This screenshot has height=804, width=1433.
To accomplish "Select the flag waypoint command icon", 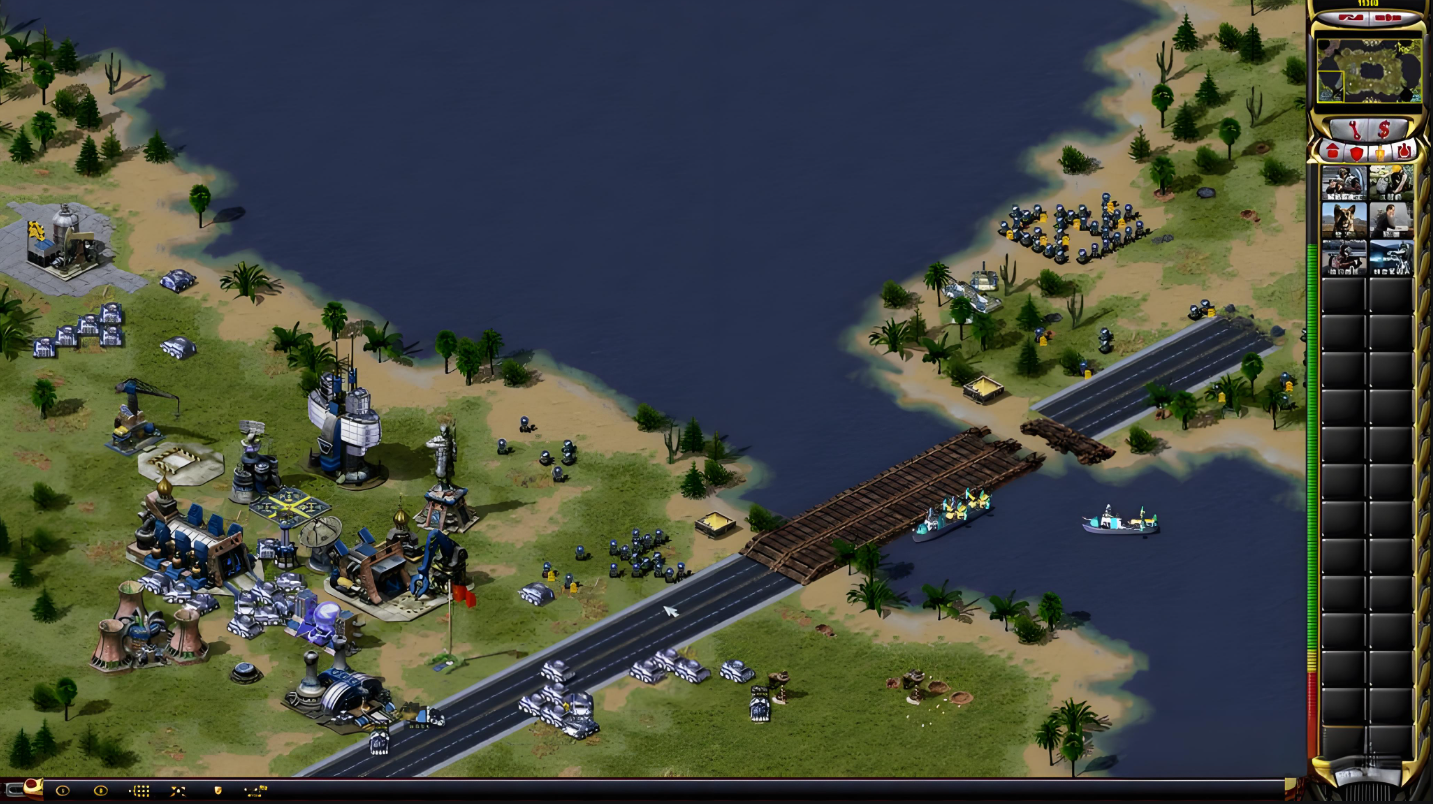I will pyautogui.click(x=256, y=791).
